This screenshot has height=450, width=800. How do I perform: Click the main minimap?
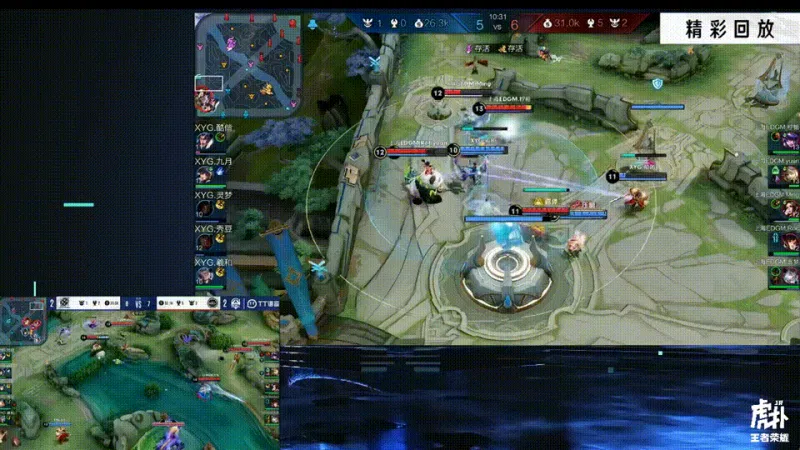click(x=248, y=61)
